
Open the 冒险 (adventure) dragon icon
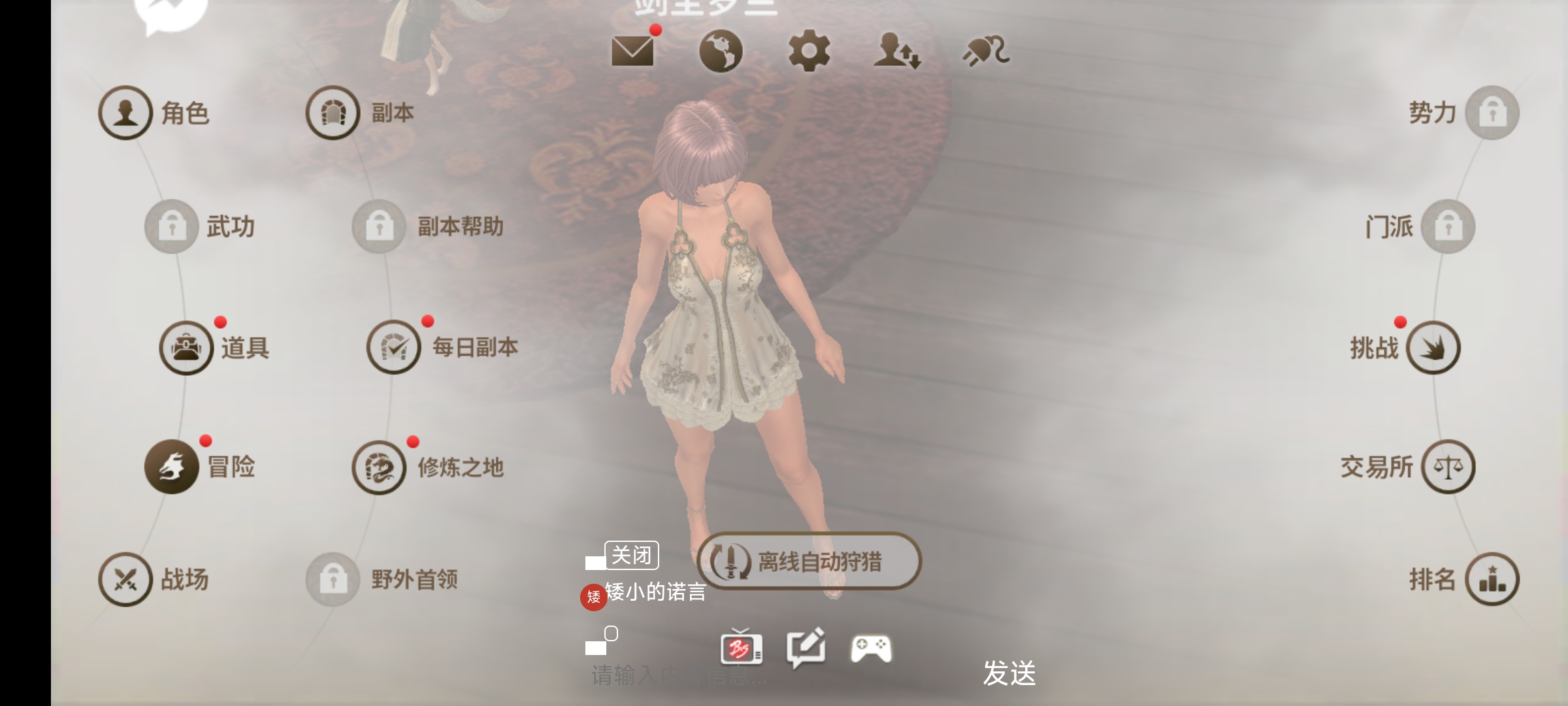[x=171, y=467]
